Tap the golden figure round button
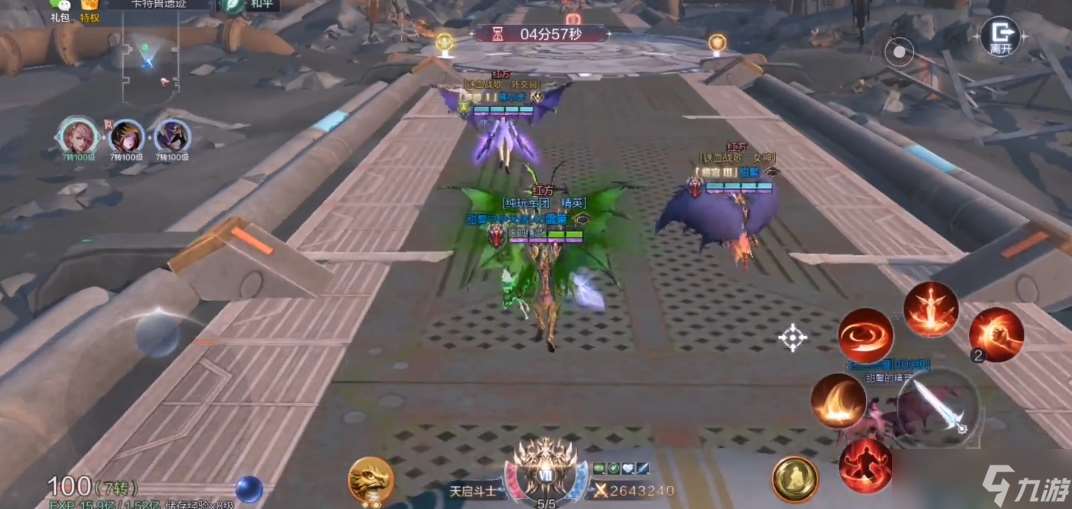The image size is (1072, 509). pyautogui.click(x=795, y=479)
